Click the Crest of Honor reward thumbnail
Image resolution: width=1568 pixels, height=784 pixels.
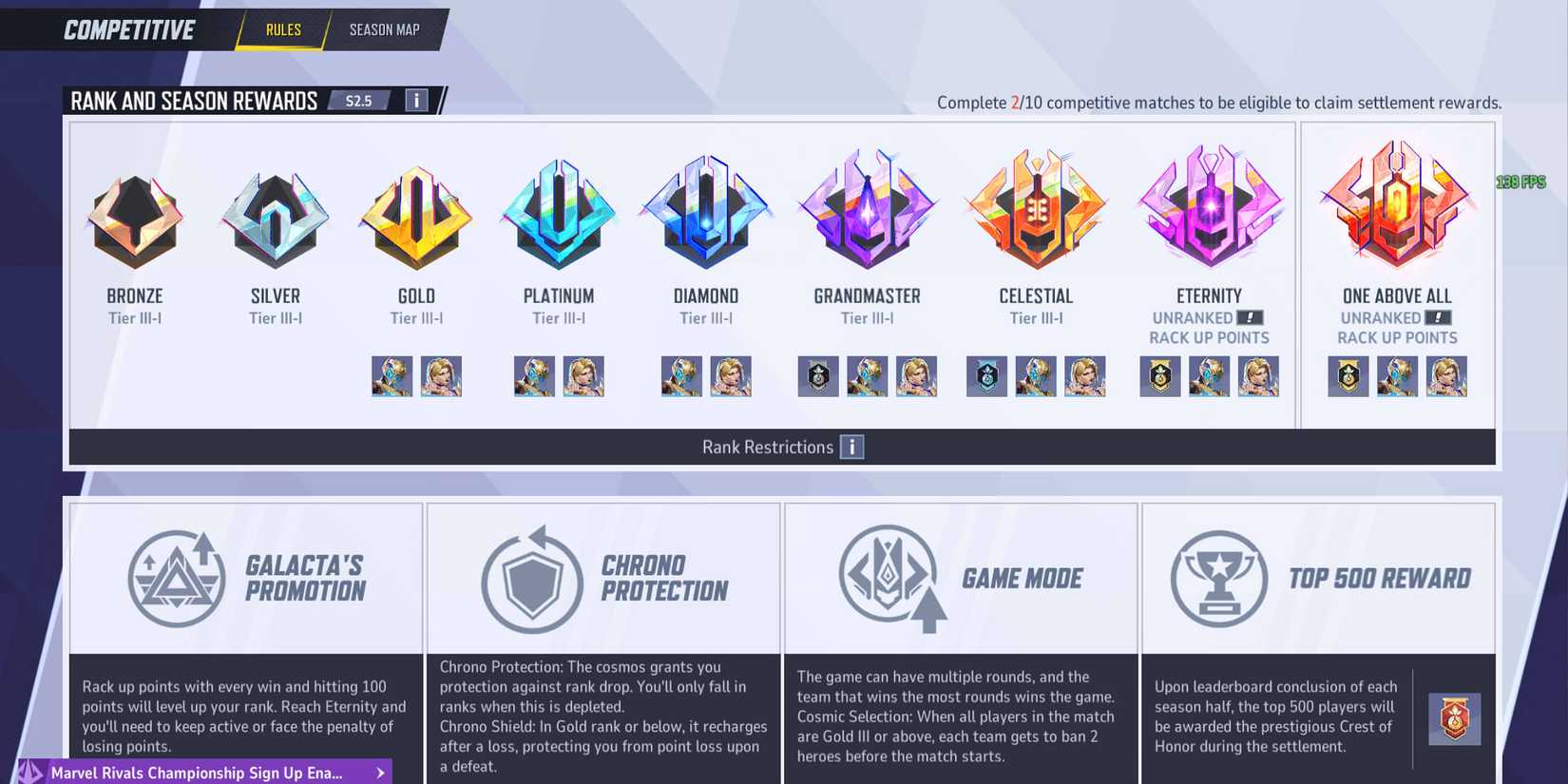[x=1455, y=720]
